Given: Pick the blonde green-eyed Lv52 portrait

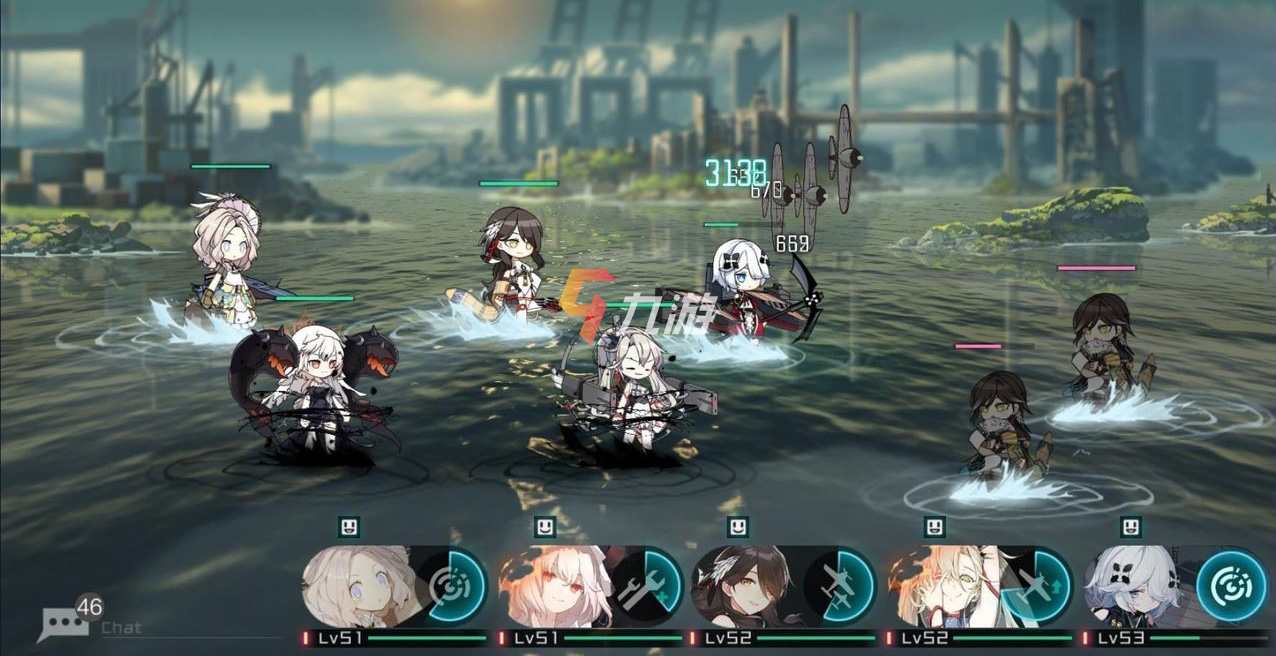Looking at the screenshot, I should [x=940, y=587].
